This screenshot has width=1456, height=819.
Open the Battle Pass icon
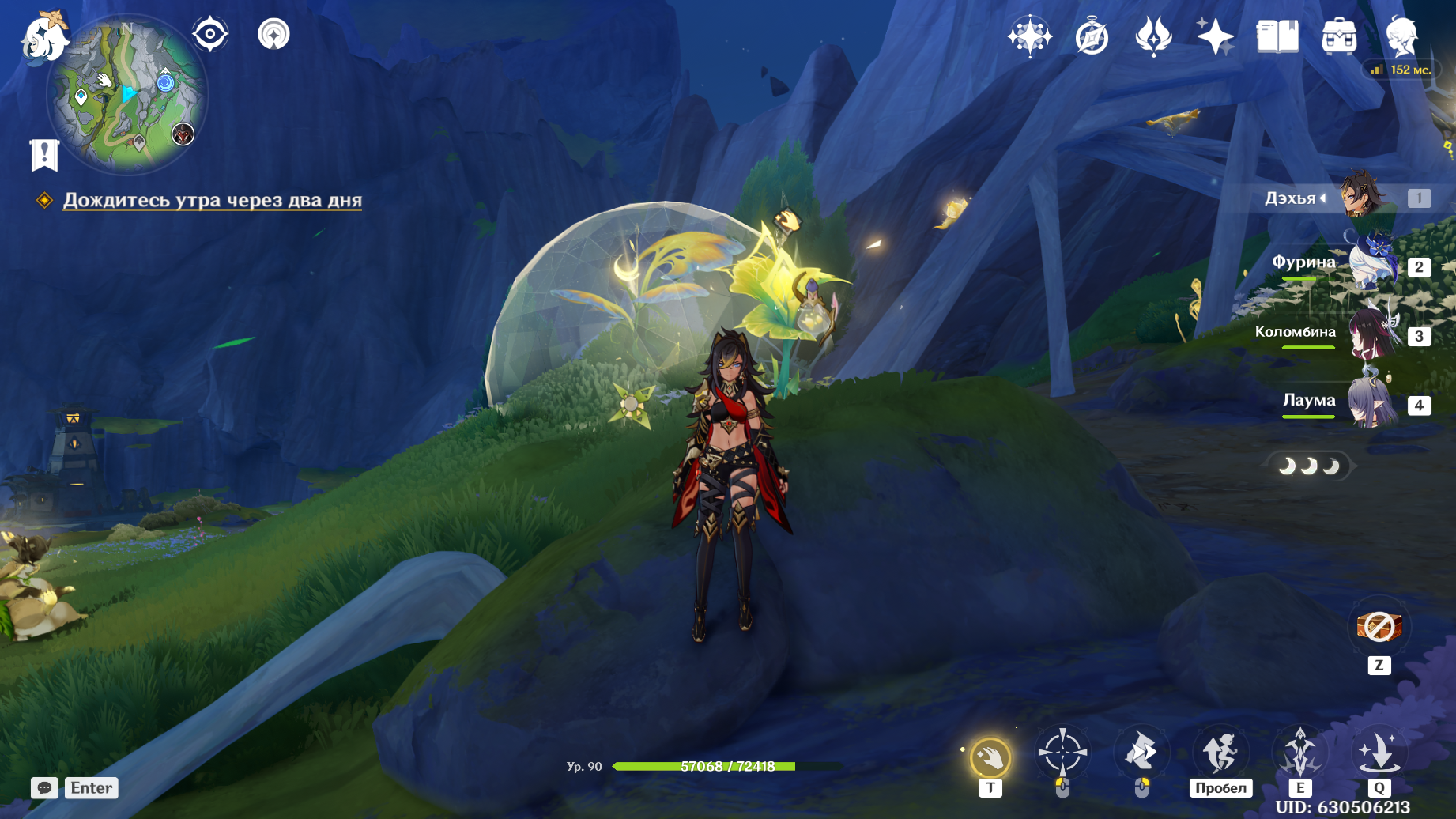tap(1153, 37)
